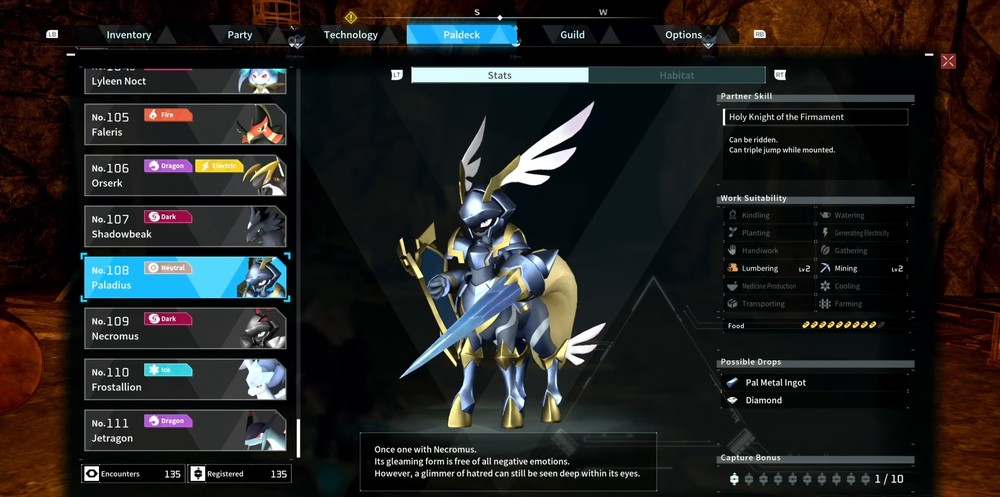The height and width of the screenshot is (497, 1000).
Task: Select the Pal Metal Ingot drop
Action: [x=775, y=383]
